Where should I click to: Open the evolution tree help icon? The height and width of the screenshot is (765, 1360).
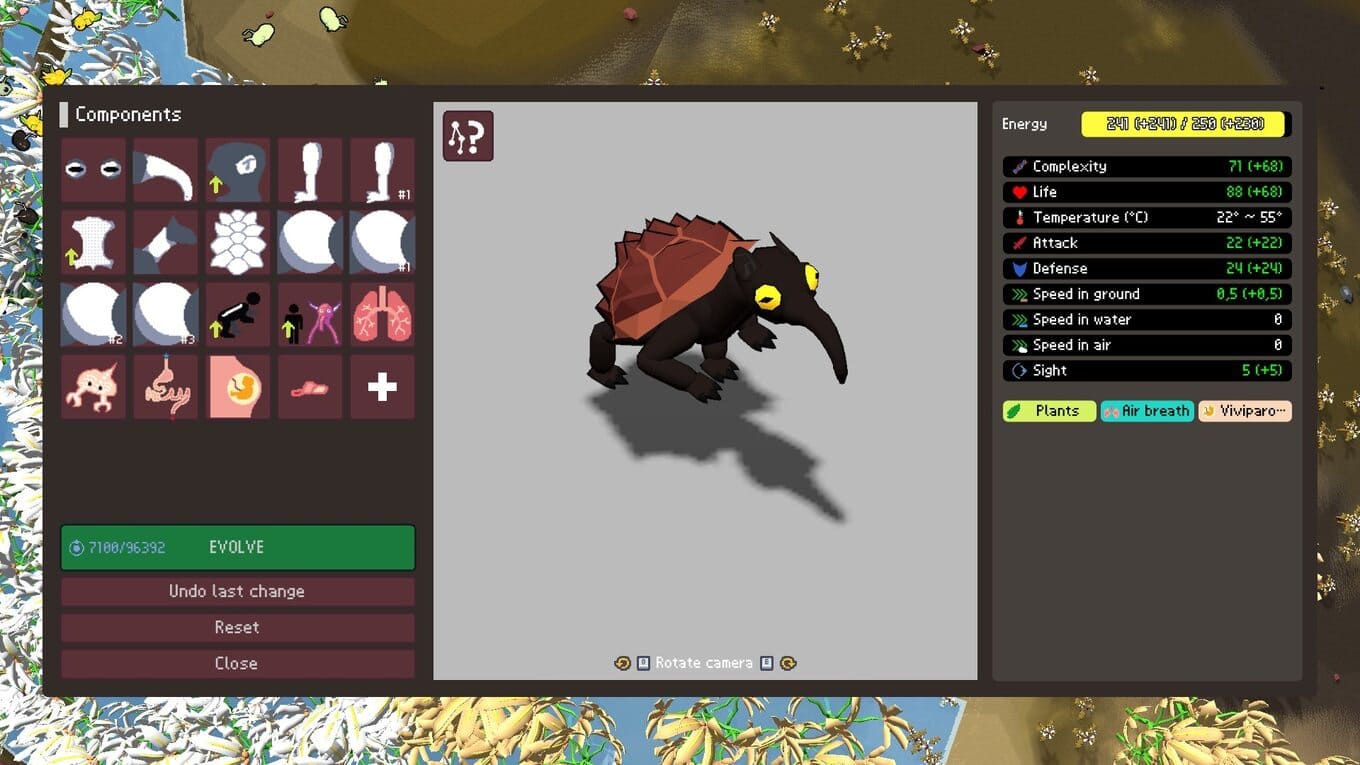click(468, 136)
